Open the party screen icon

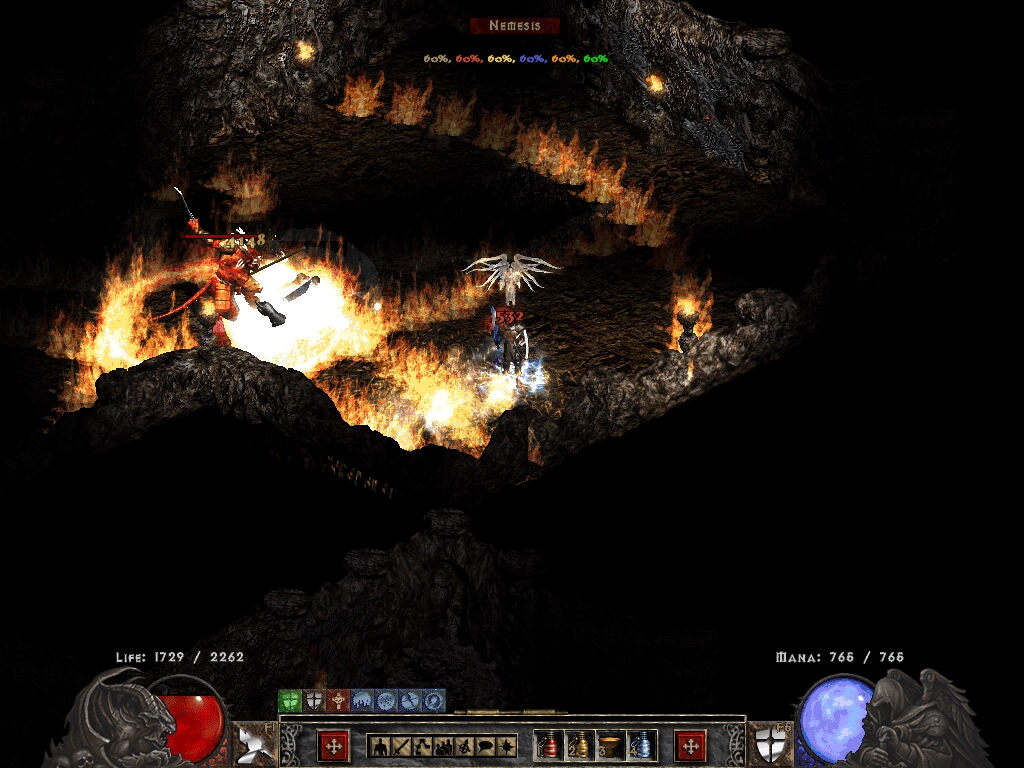444,745
